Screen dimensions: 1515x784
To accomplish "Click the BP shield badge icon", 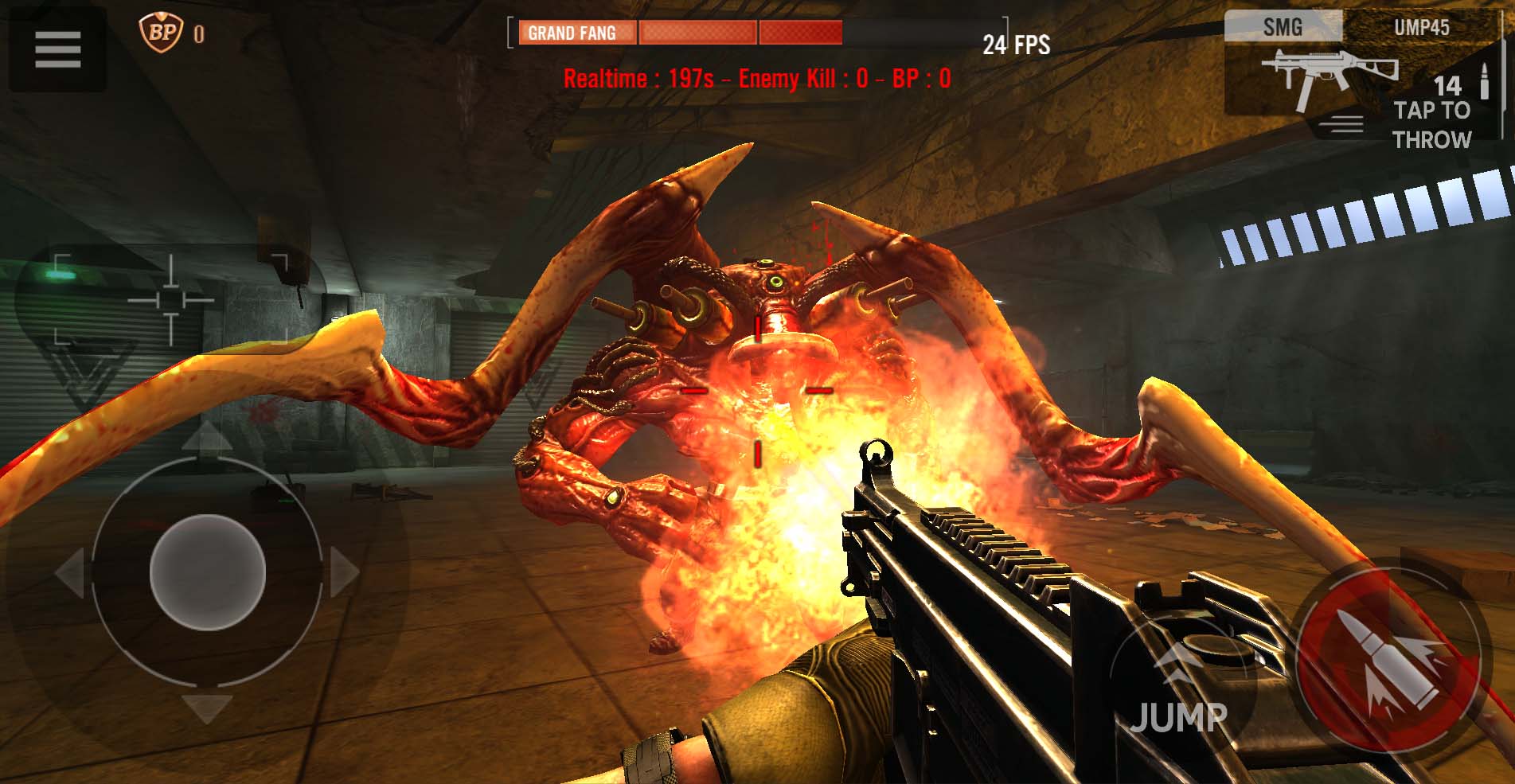I will pos(162,33).
